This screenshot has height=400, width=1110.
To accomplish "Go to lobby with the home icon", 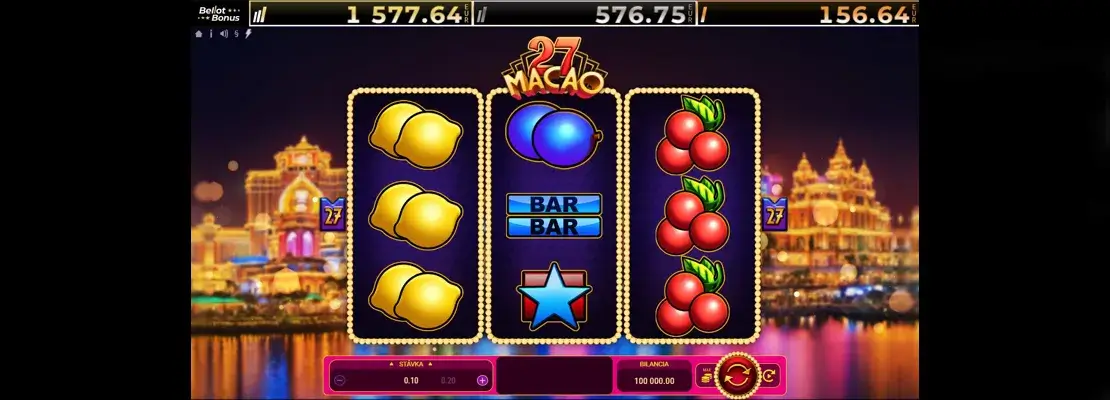I will [199, 33].
